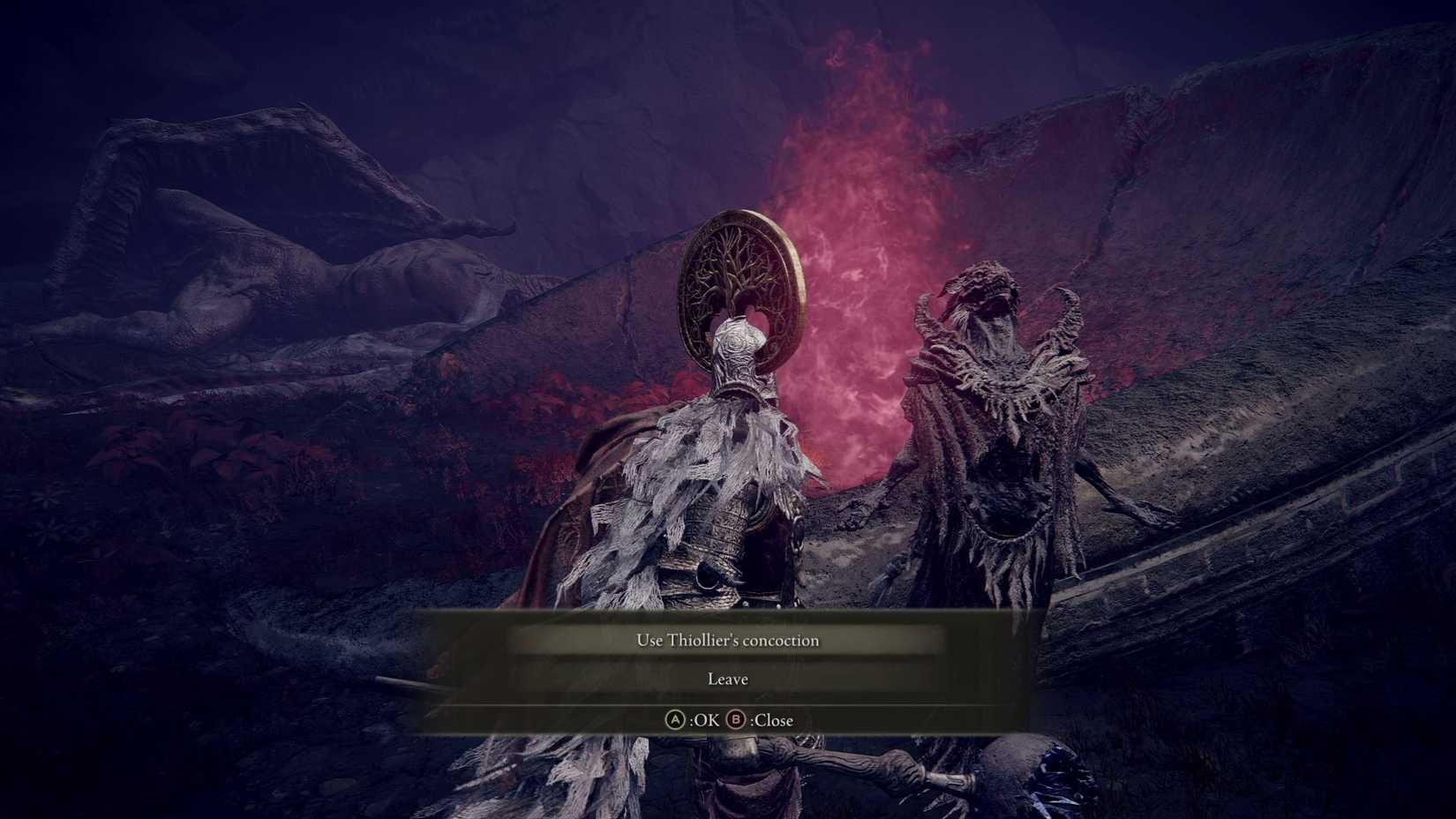Click the circled A glyph in the prompt bar
Screen dimensions: 1456x819
coord(674,720)
